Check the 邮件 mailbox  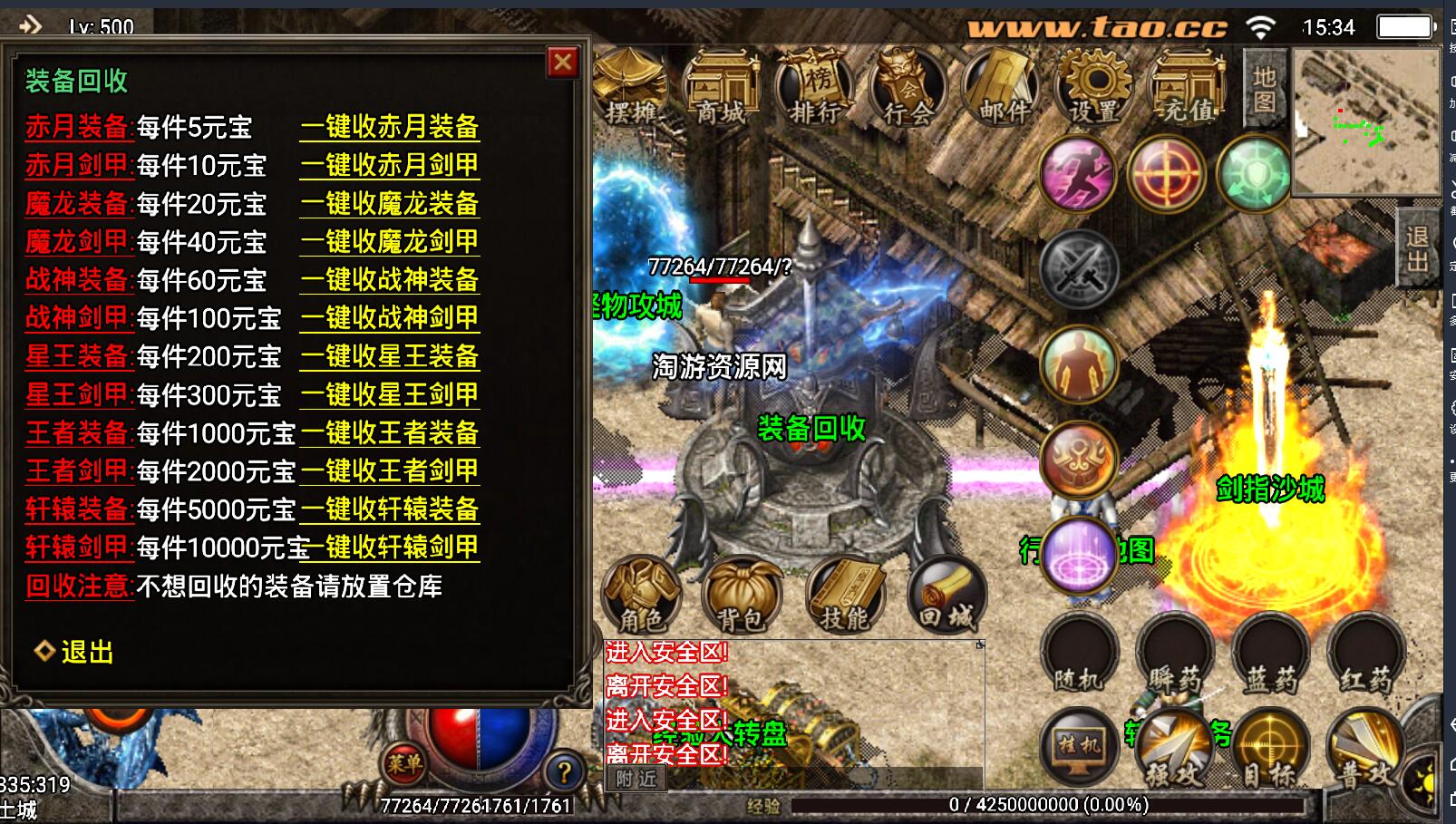(1004, 90)
